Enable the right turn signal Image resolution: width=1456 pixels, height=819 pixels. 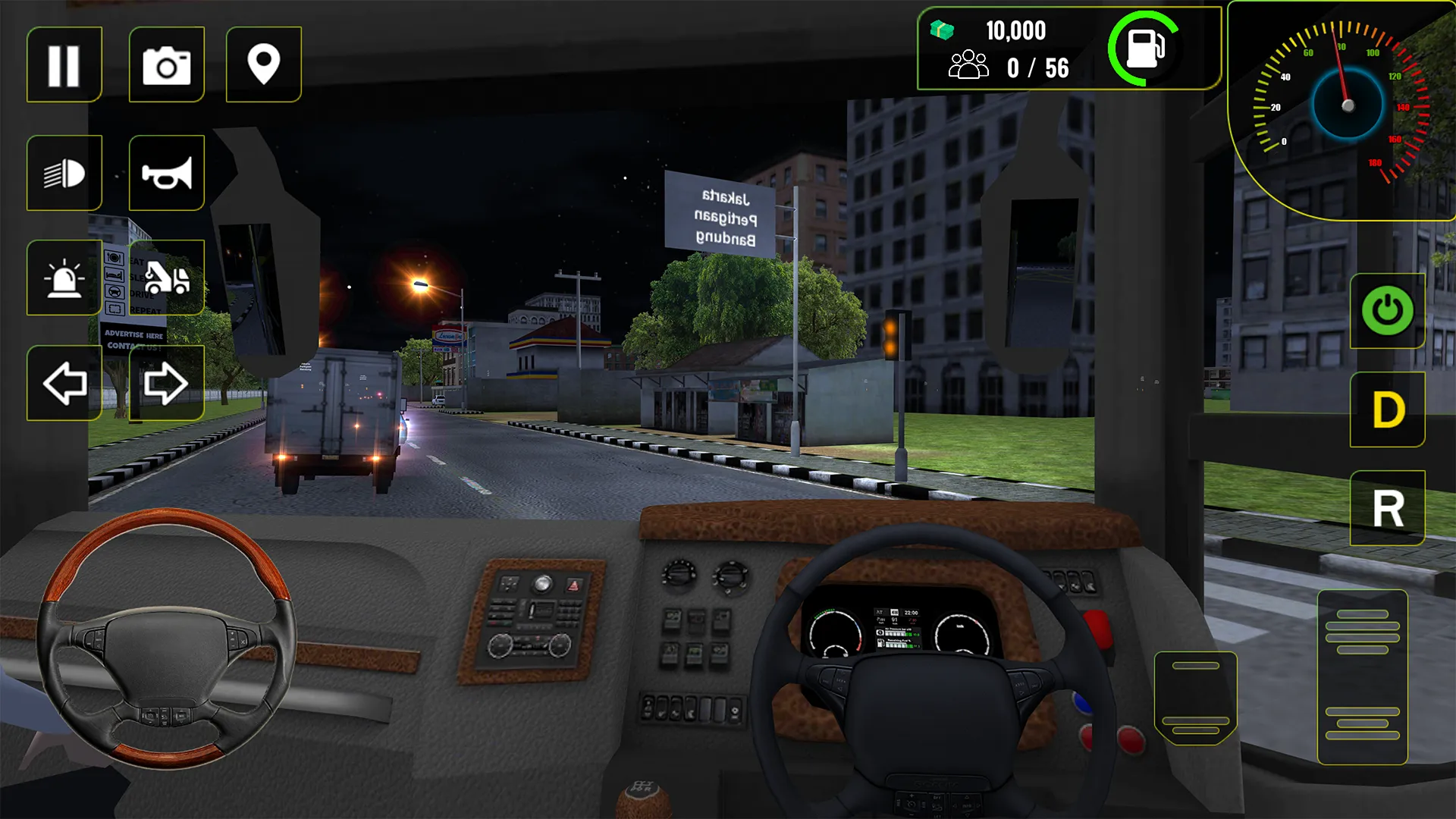tap(167, 384)
